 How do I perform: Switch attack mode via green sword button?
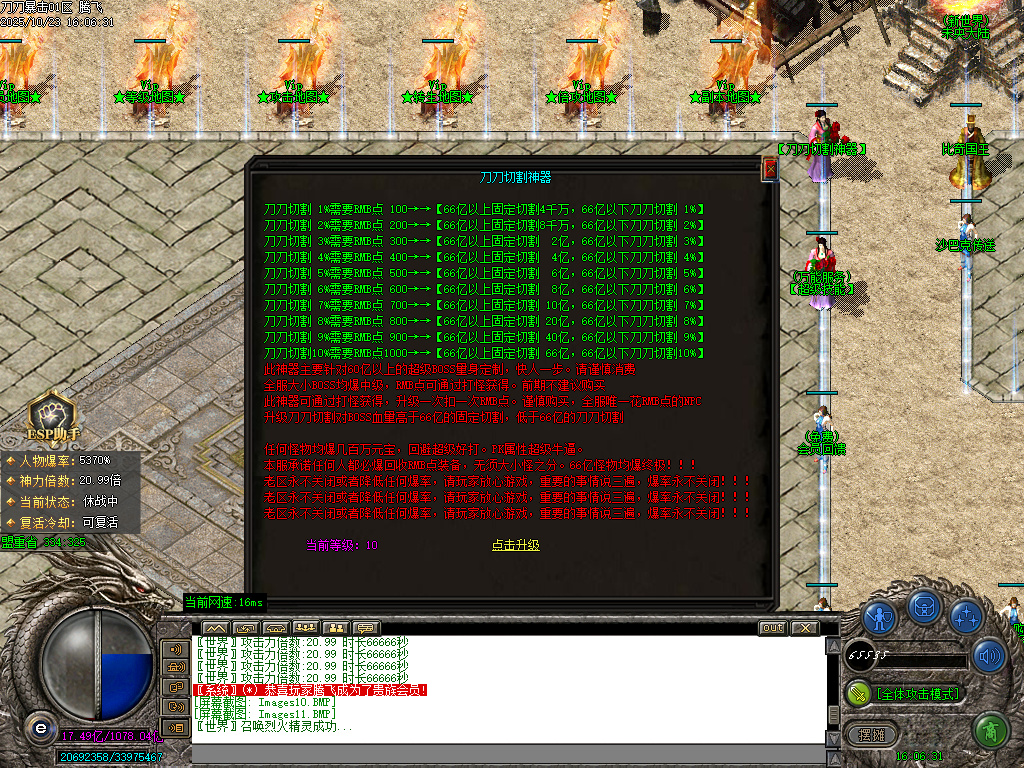[858, 692]
